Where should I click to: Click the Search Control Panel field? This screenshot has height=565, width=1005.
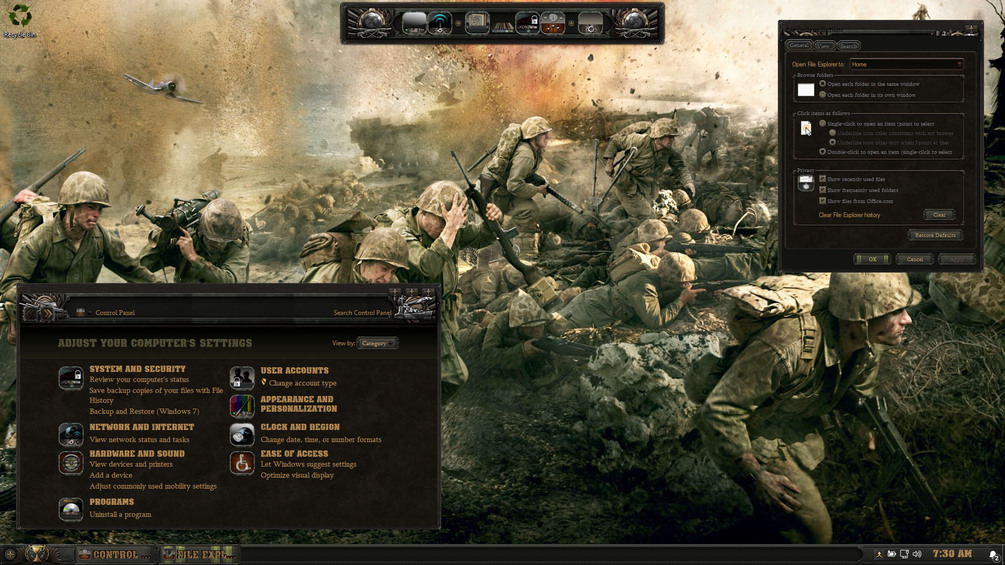click(362, 313)
